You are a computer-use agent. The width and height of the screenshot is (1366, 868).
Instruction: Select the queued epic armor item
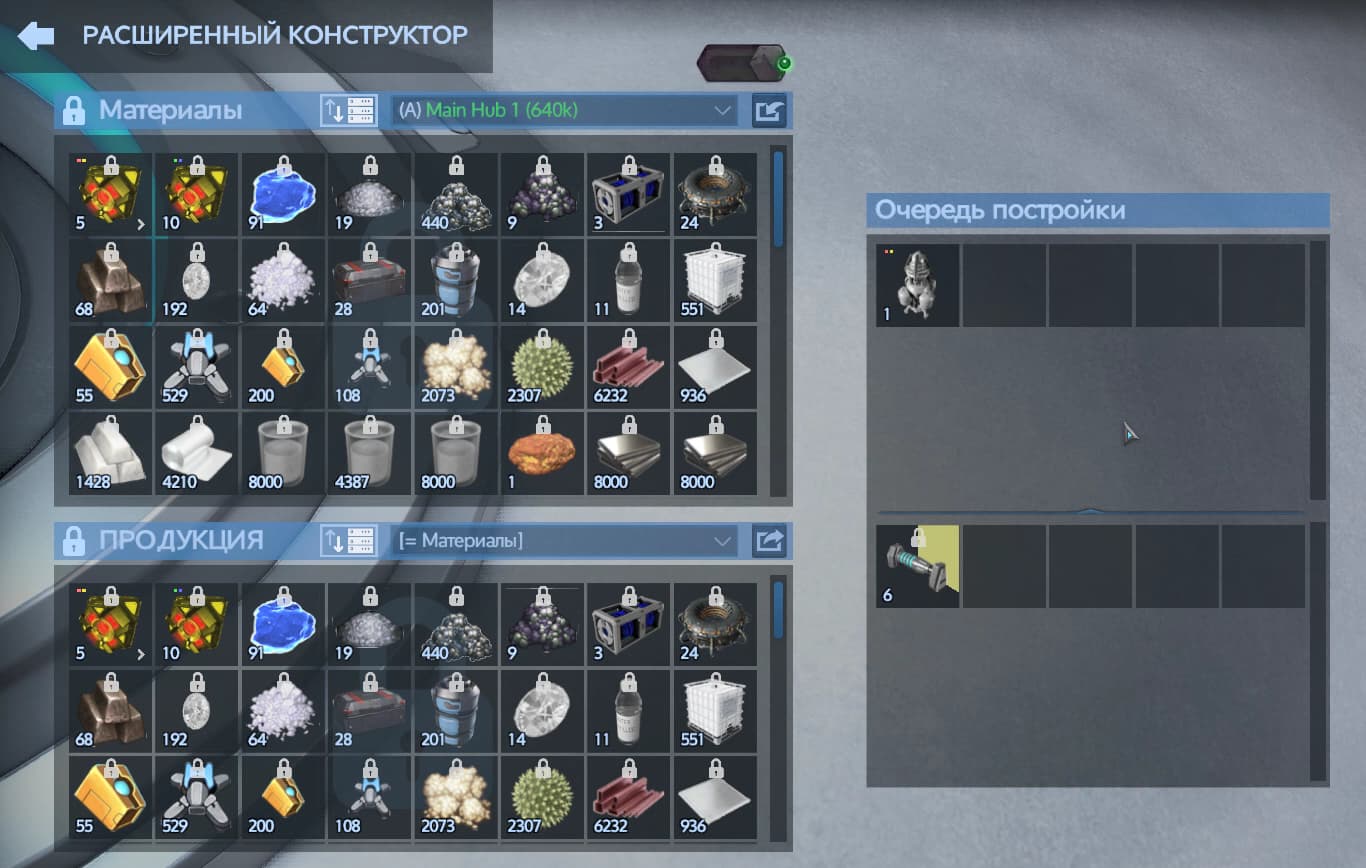tap(917, 285)
